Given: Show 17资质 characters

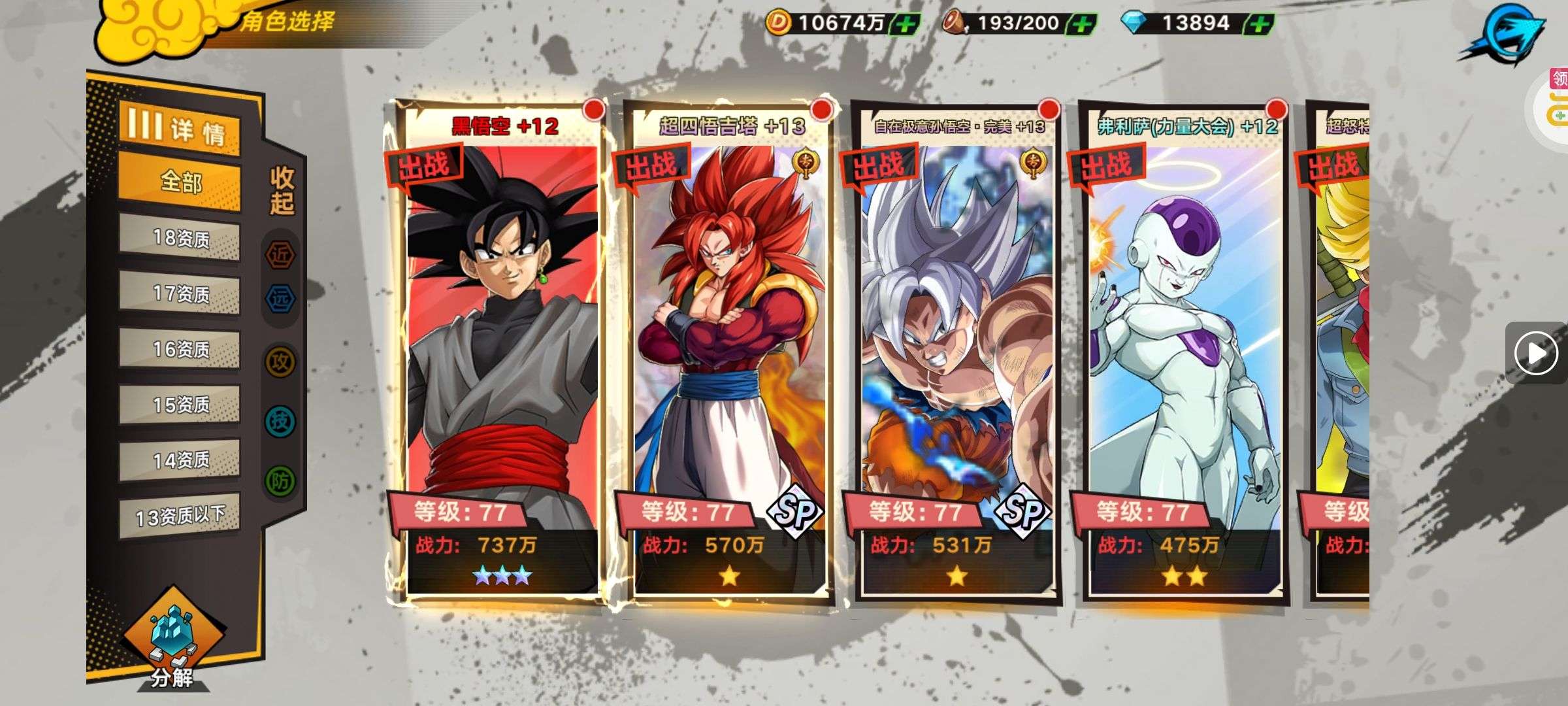Looking at the screenshot, I should coord(180,294).
